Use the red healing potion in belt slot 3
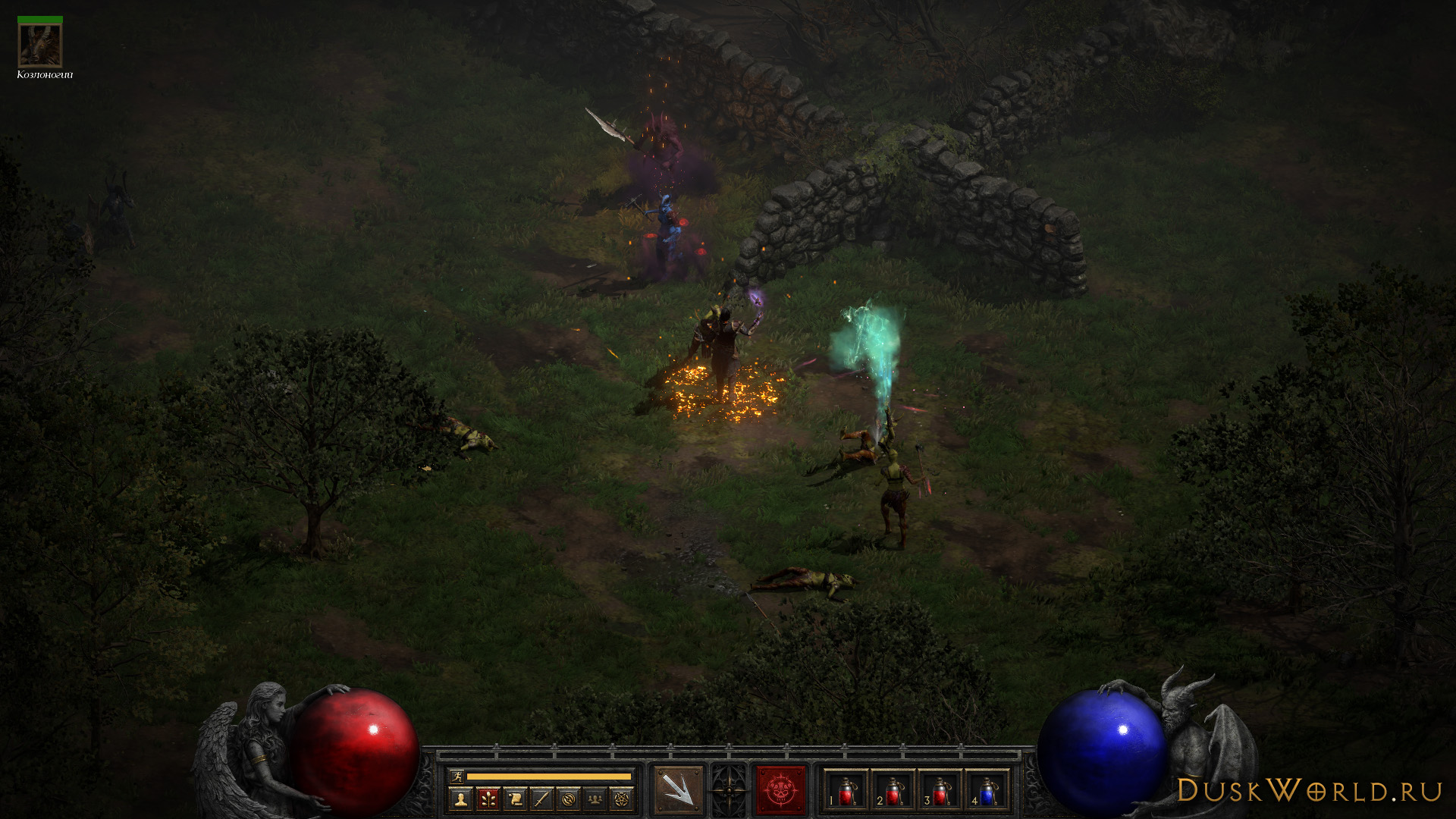Screen dimensions: 1456x819 pos(940,791)
